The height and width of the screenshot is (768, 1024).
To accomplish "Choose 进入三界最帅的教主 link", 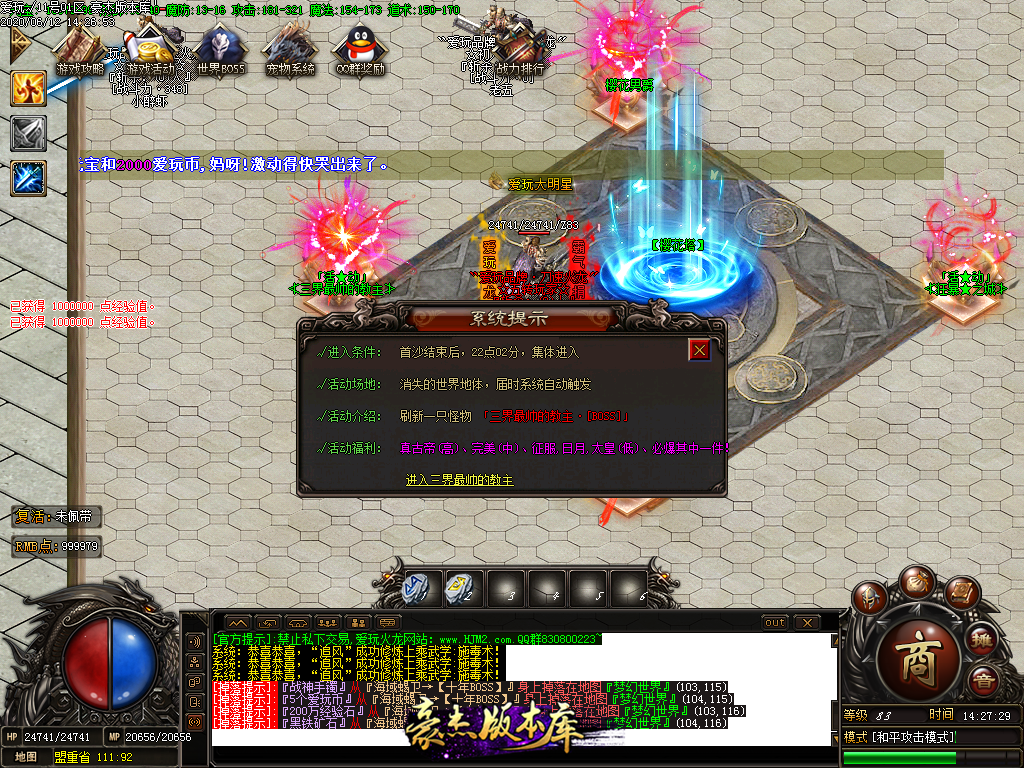I will click(x=460, y=480).
